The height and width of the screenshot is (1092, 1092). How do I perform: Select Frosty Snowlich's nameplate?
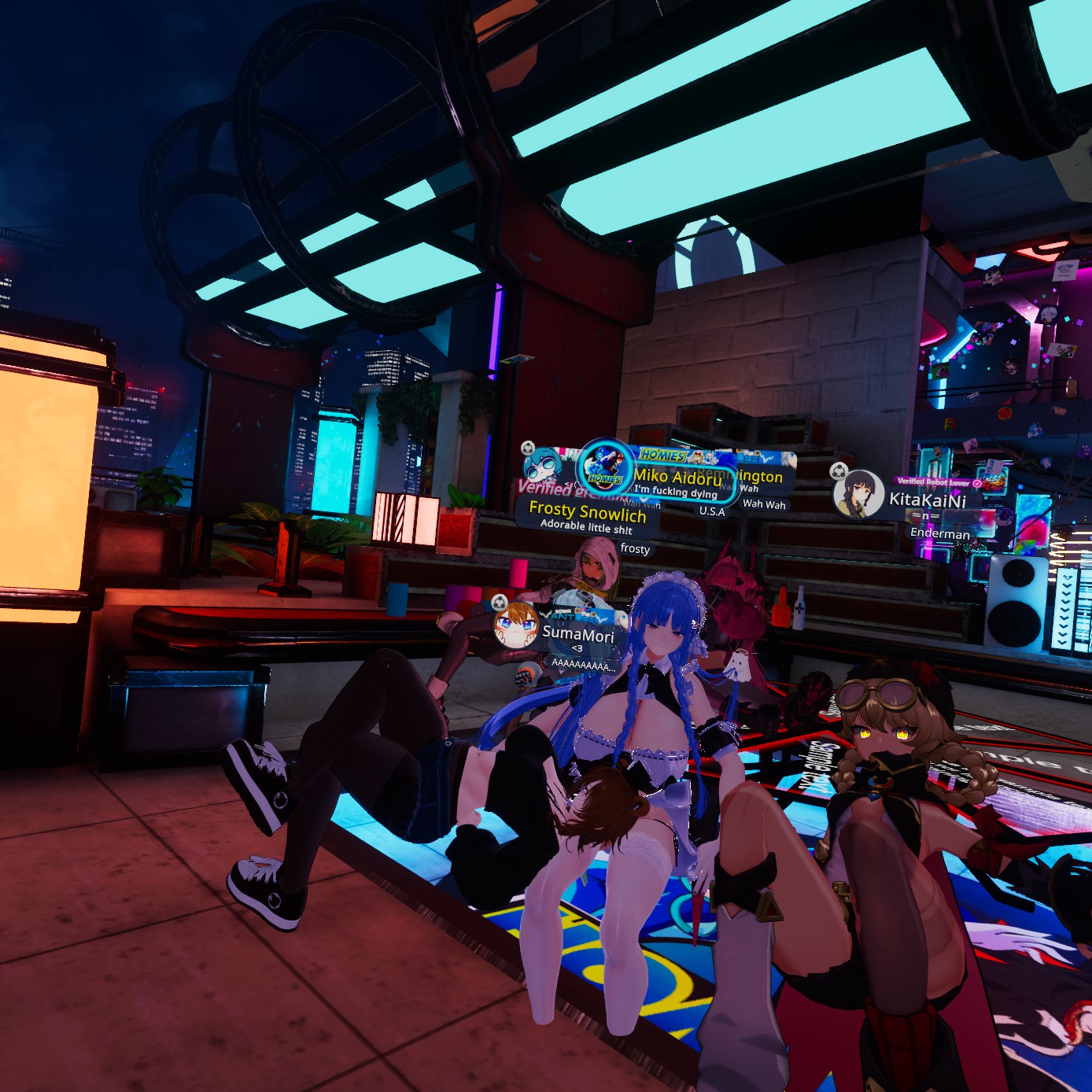(587, 512)
